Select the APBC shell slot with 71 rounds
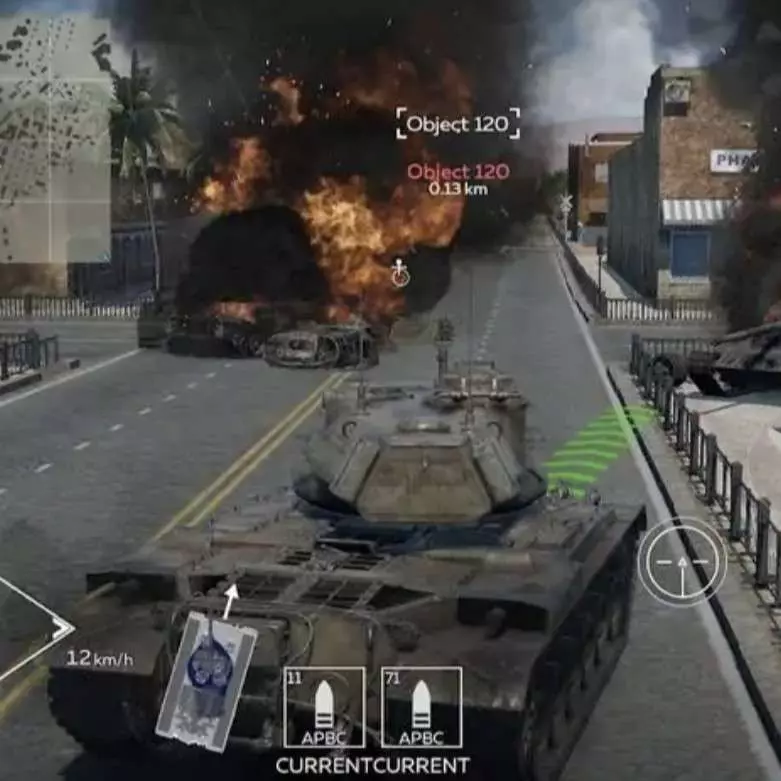Screen dimensions: 781x781 [421, 707]
